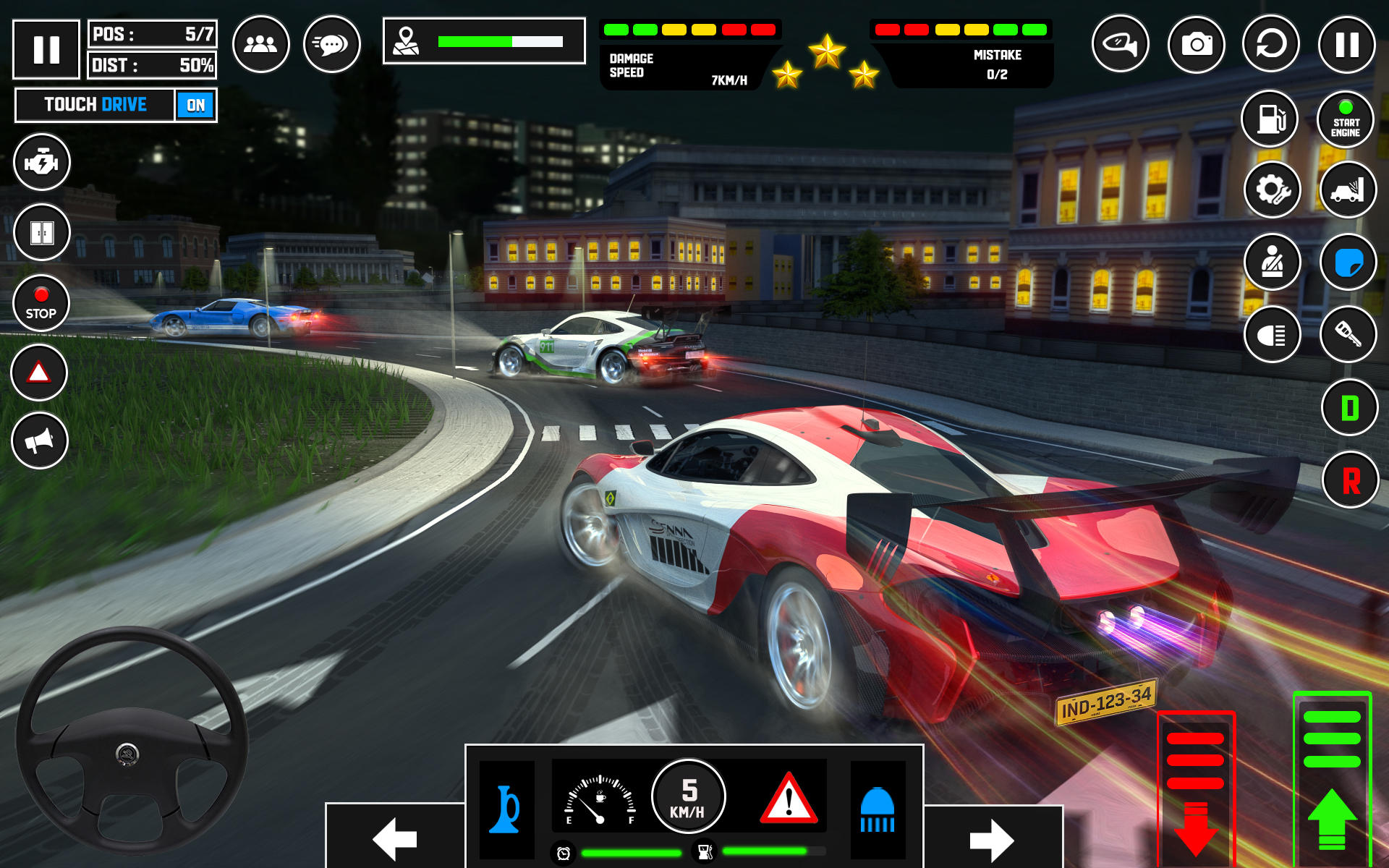Screen dimensions: 1389x868
Task: Steer left with the left arrow
Action: (395, 838)
